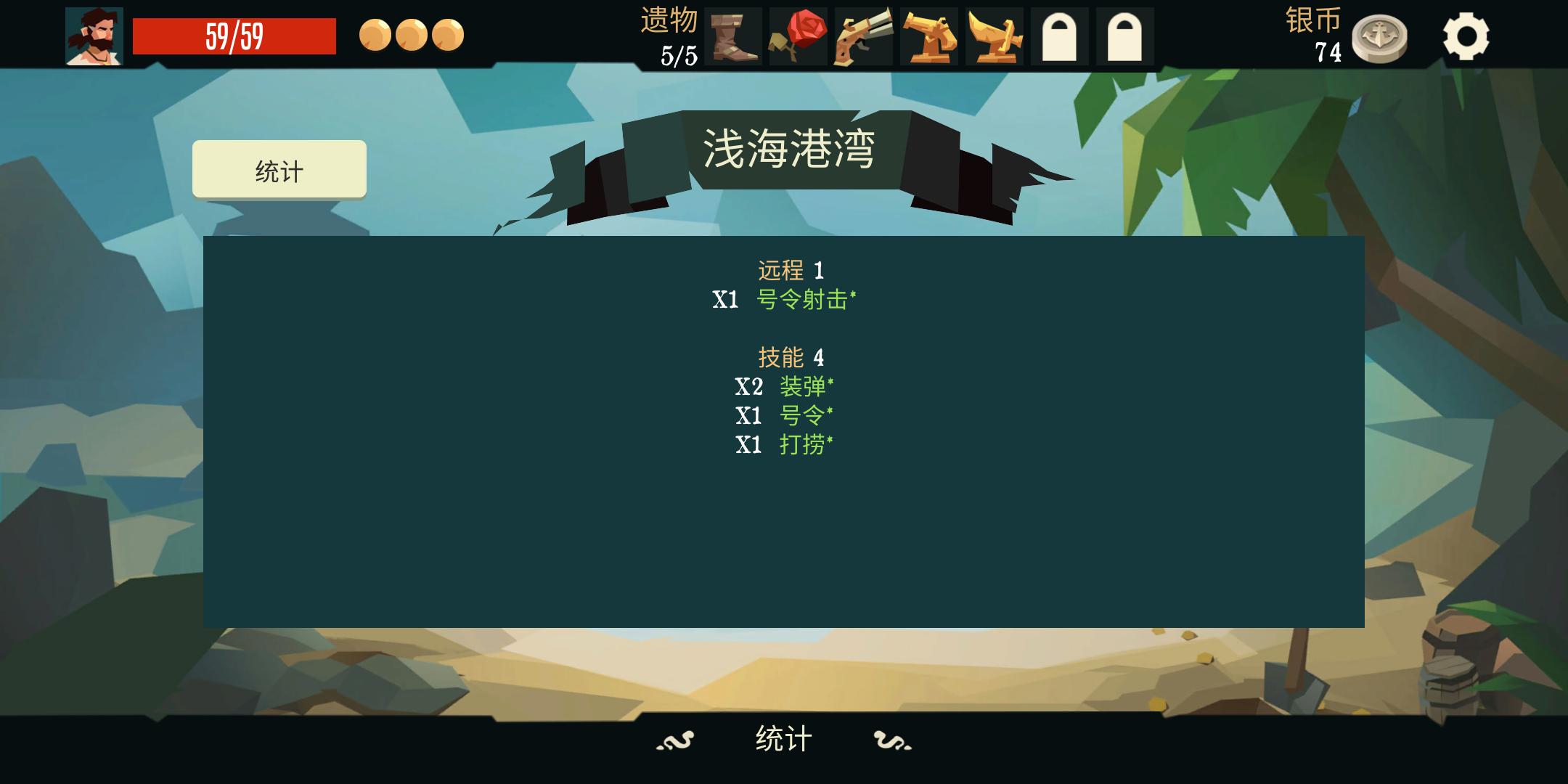Click the second empty relic slot
The width and height of the screenshot is (1568, 784).
(x=1125, y=36)
